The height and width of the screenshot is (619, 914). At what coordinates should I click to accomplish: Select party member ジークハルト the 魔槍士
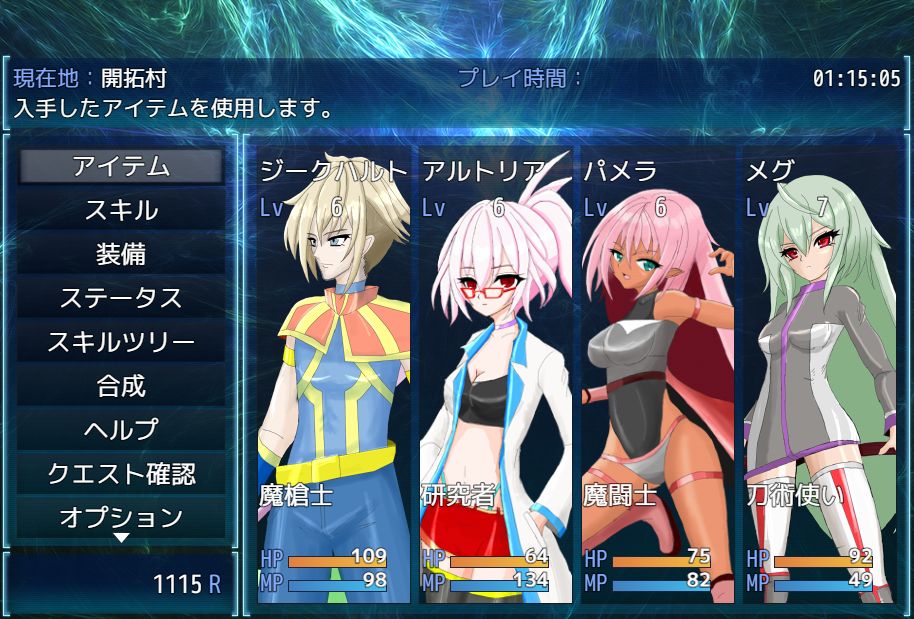tap(334, 380)
